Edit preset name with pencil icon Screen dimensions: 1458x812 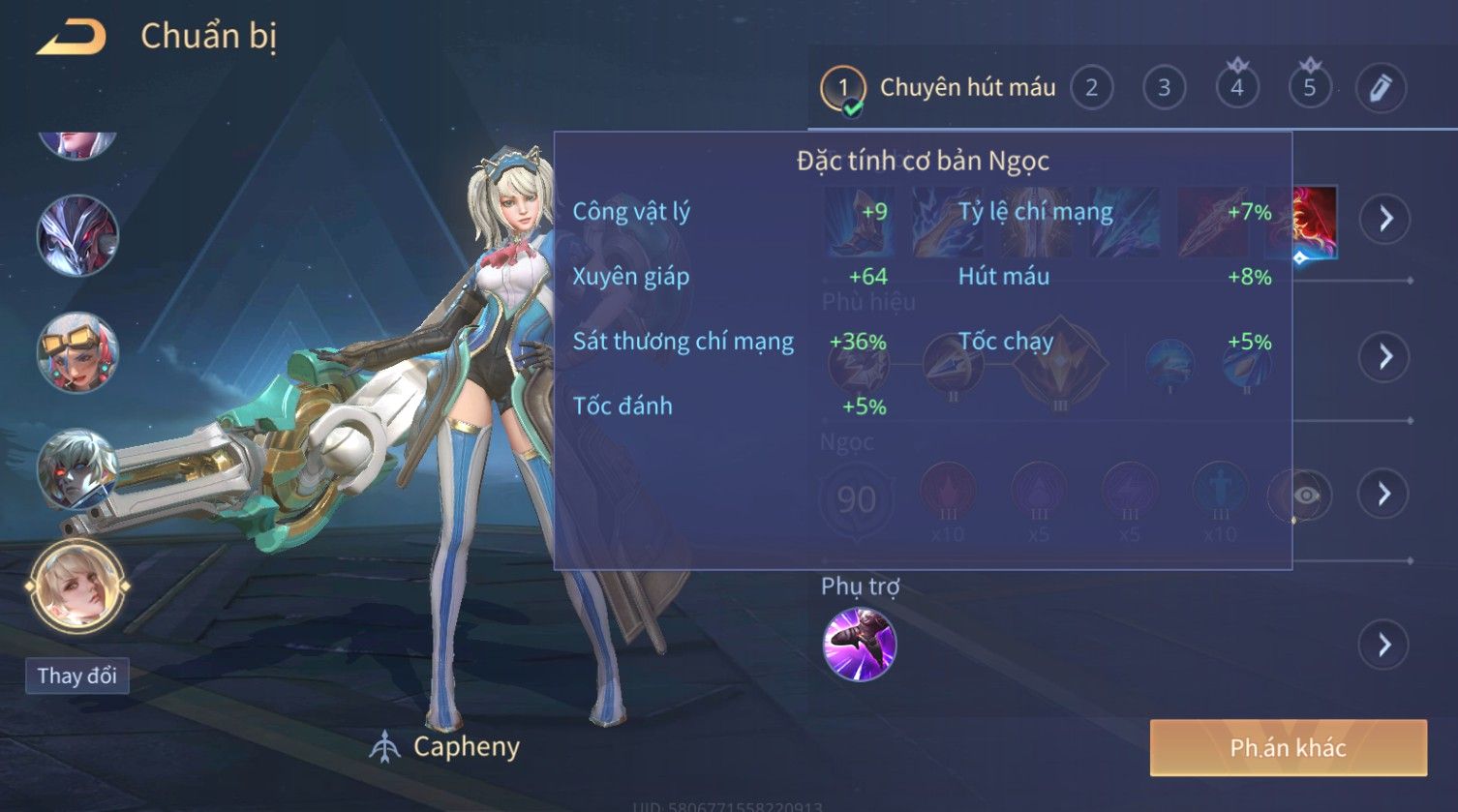click(x=1381, y=88)
